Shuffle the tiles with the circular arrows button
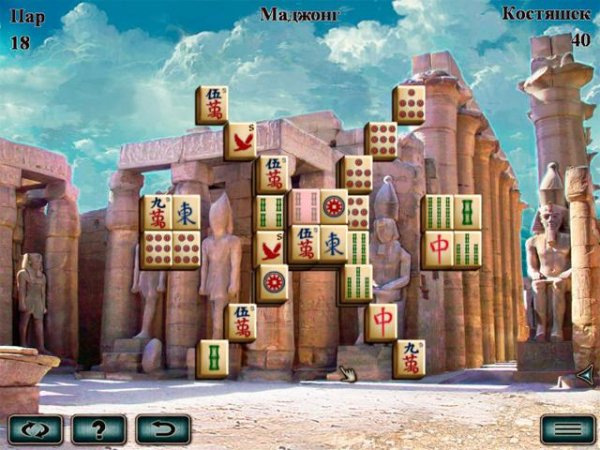Image resolution: width=600 pixels, height=450 pixels. point(35,429)
